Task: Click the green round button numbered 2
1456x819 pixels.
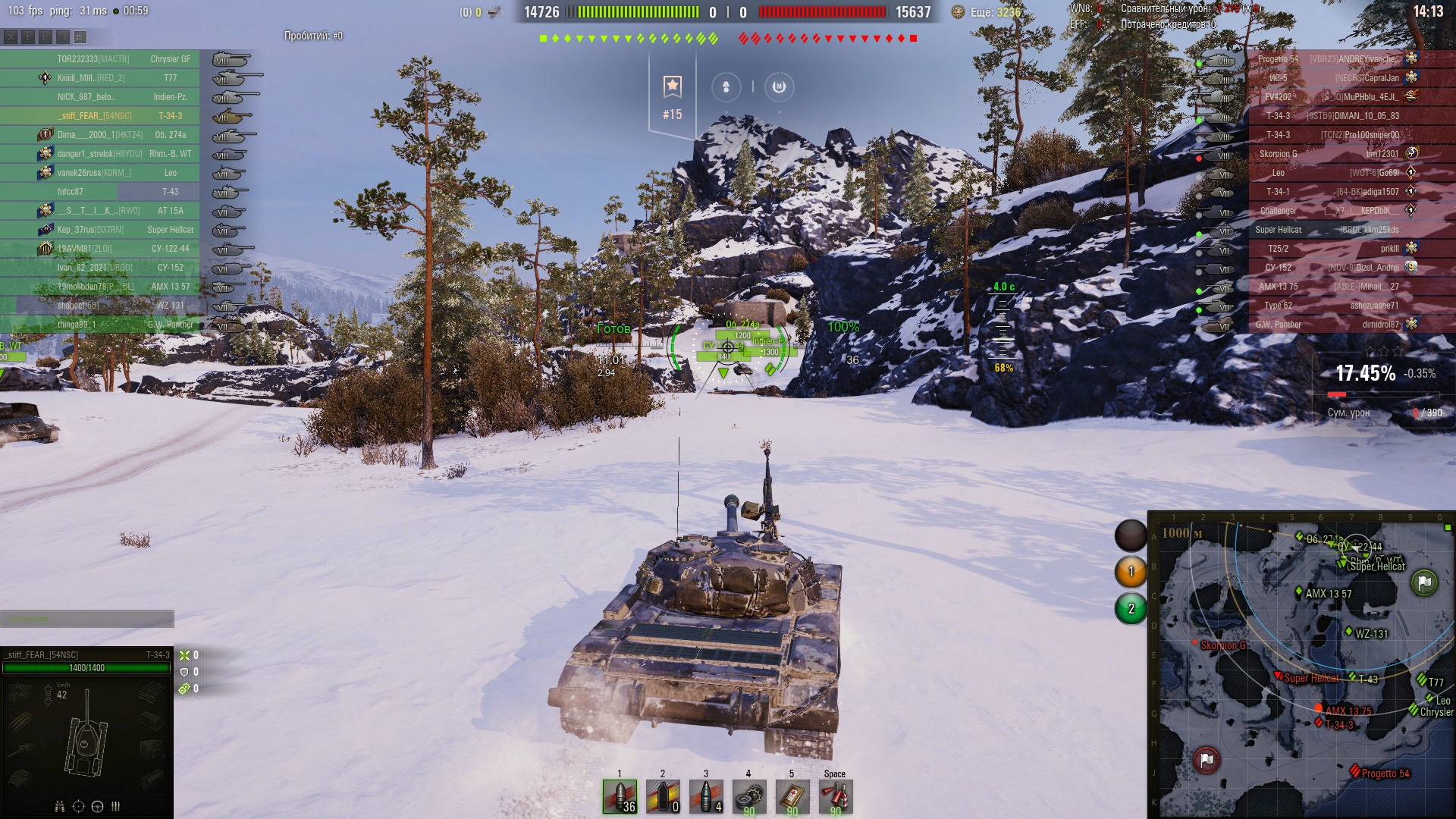Action: (1131, 608)
